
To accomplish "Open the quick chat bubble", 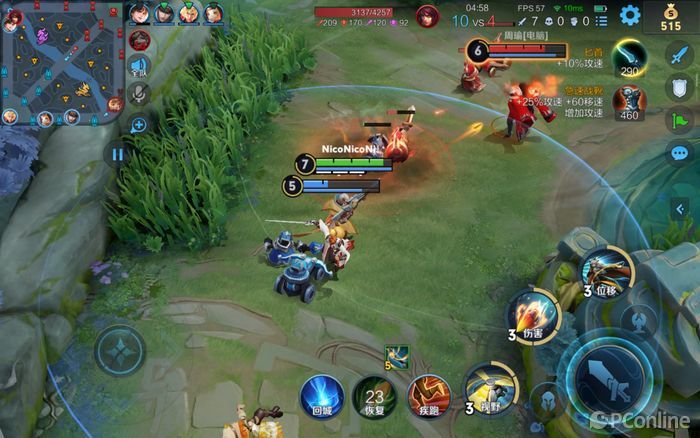I will [x=680, y=154].
